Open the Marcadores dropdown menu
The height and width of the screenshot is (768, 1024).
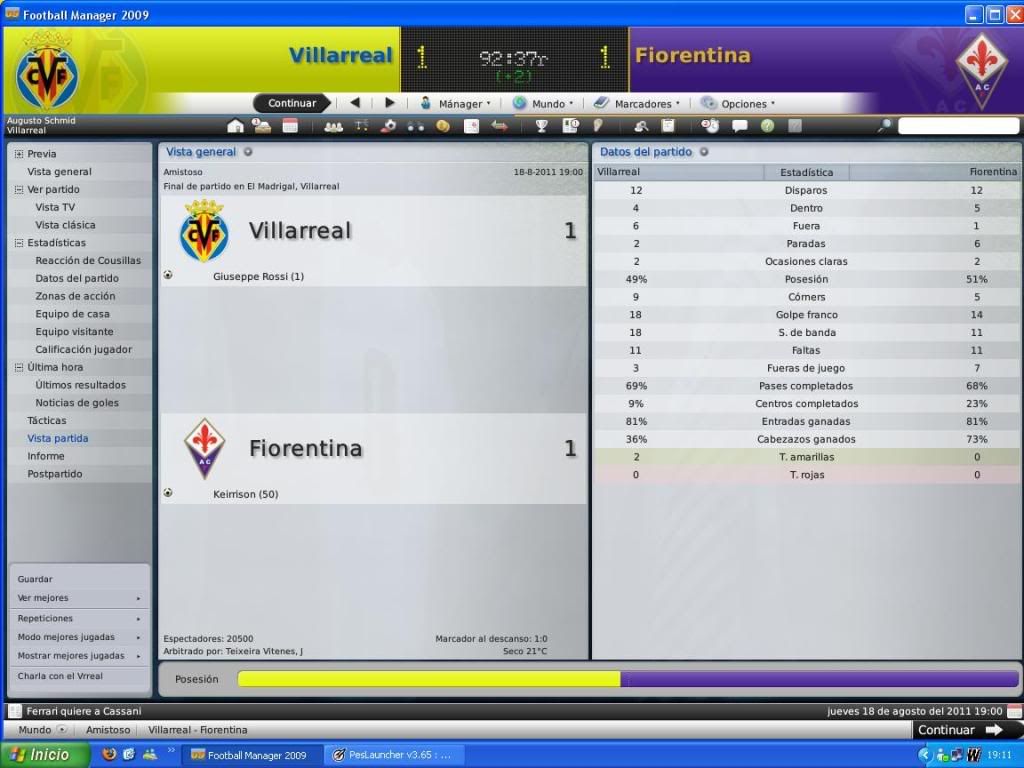(637, 103)
